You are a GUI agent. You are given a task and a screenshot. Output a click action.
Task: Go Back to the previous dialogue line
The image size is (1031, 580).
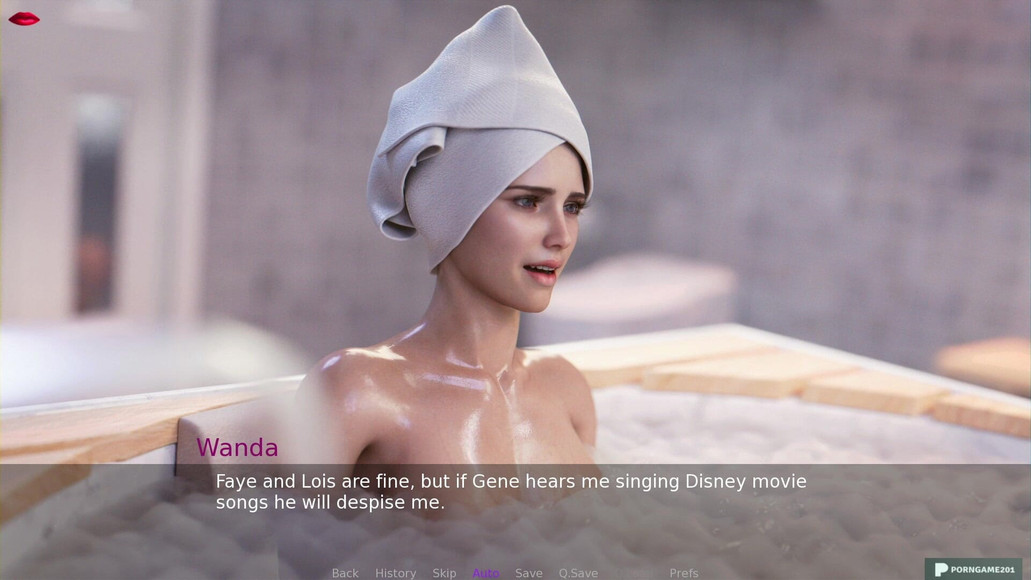[x=345, y=573]
